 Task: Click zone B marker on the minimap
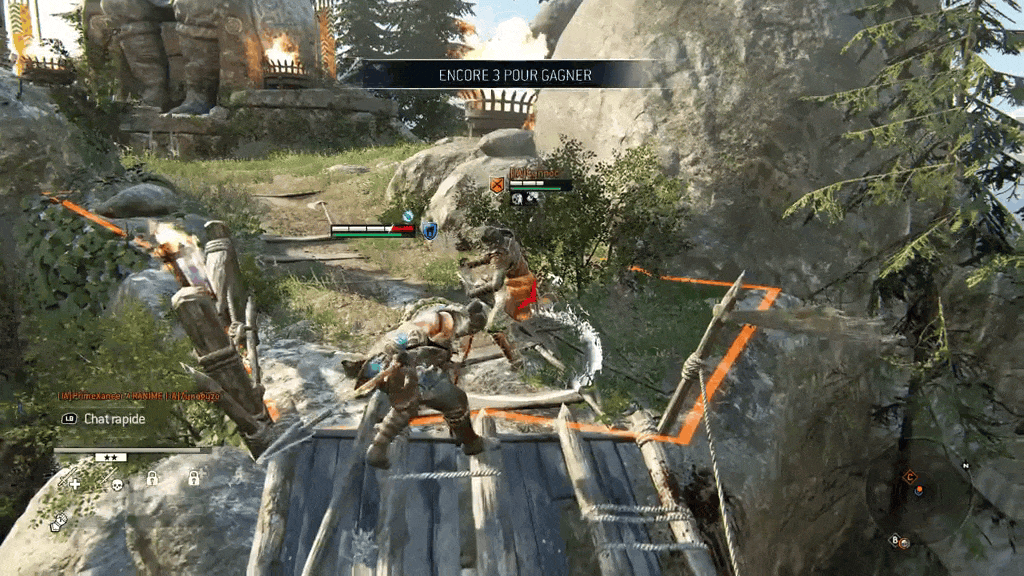click(x=896, y=540)
